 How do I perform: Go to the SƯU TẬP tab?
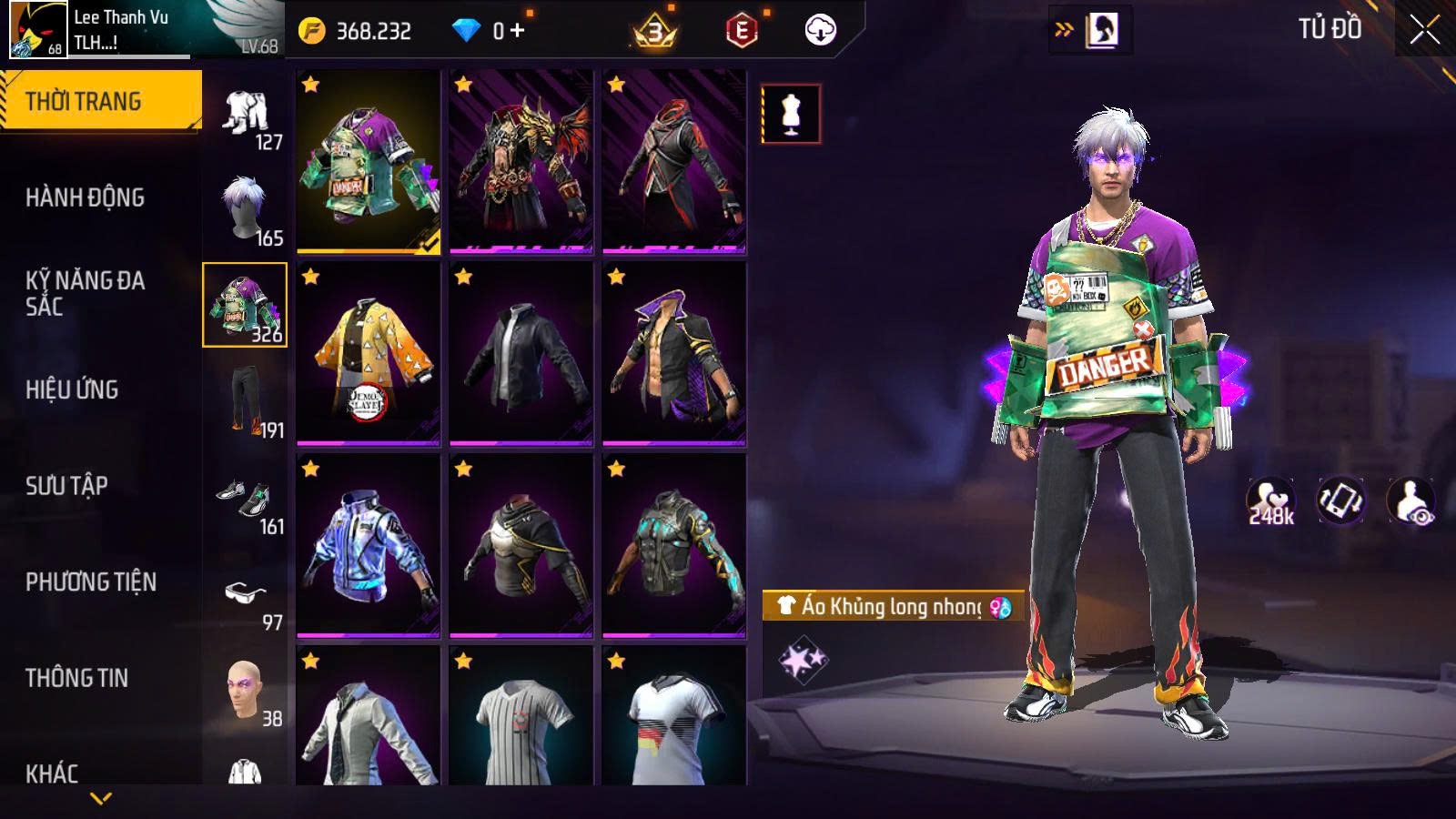point(66,486)
